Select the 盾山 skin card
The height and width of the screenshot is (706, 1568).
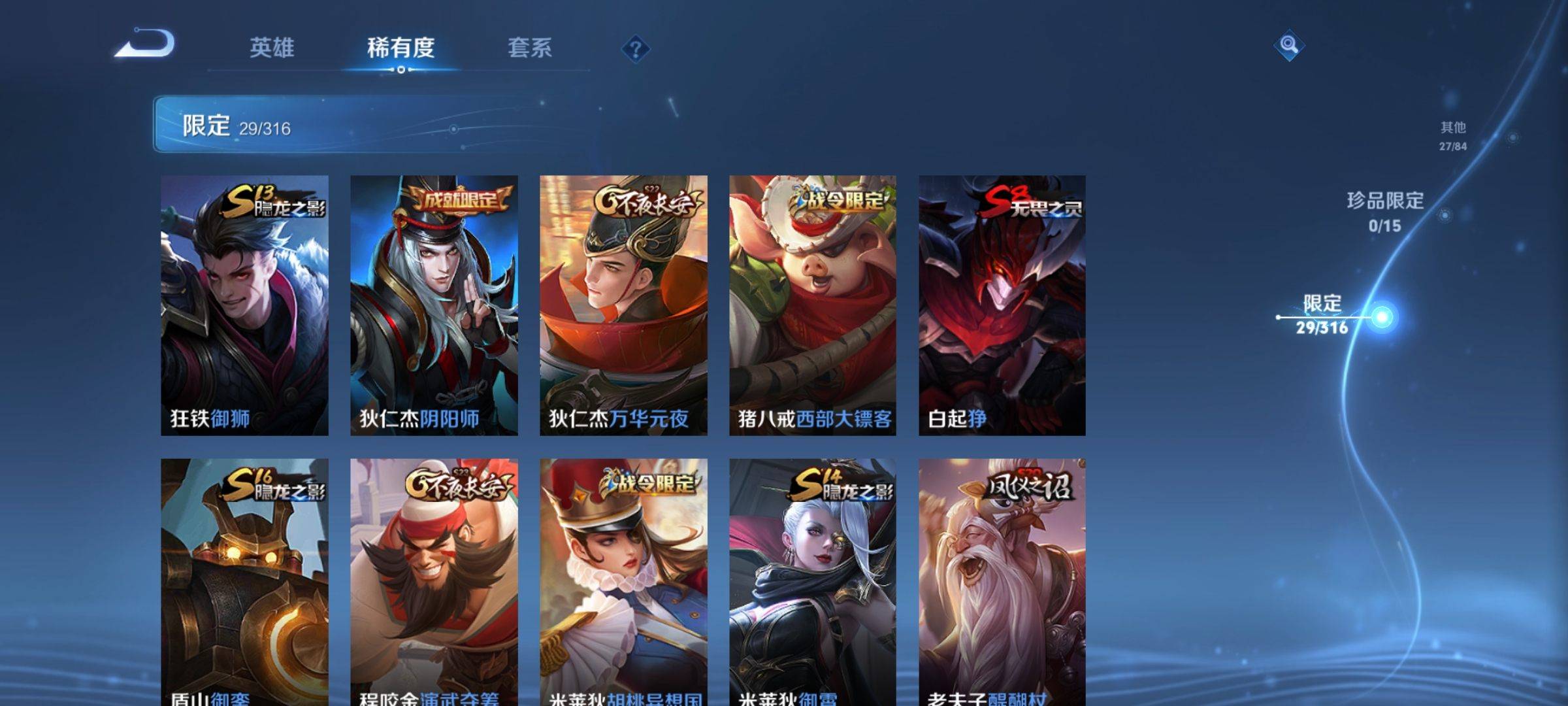pos(244,582)
